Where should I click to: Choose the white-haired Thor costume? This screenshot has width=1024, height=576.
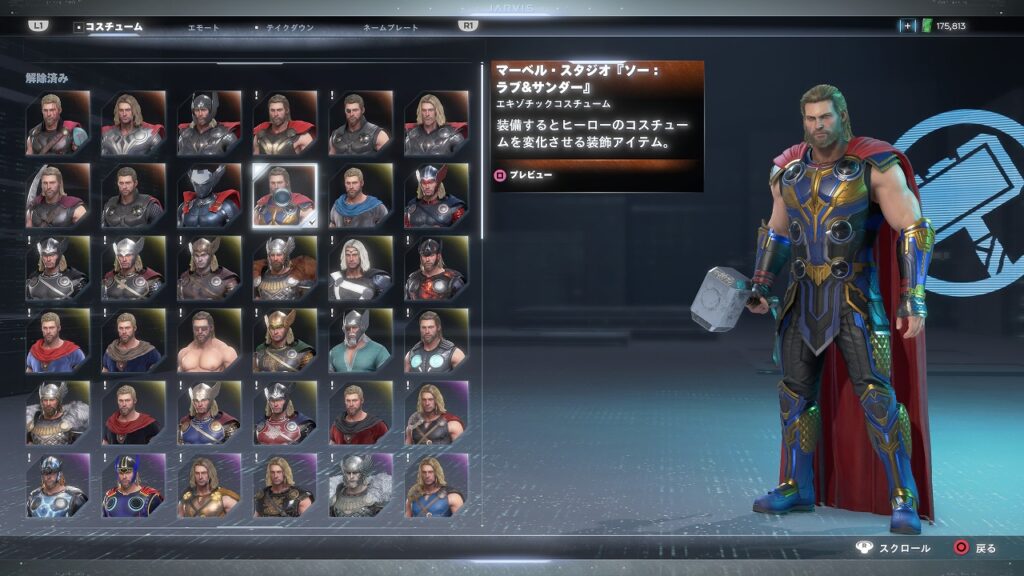point(360,270)
